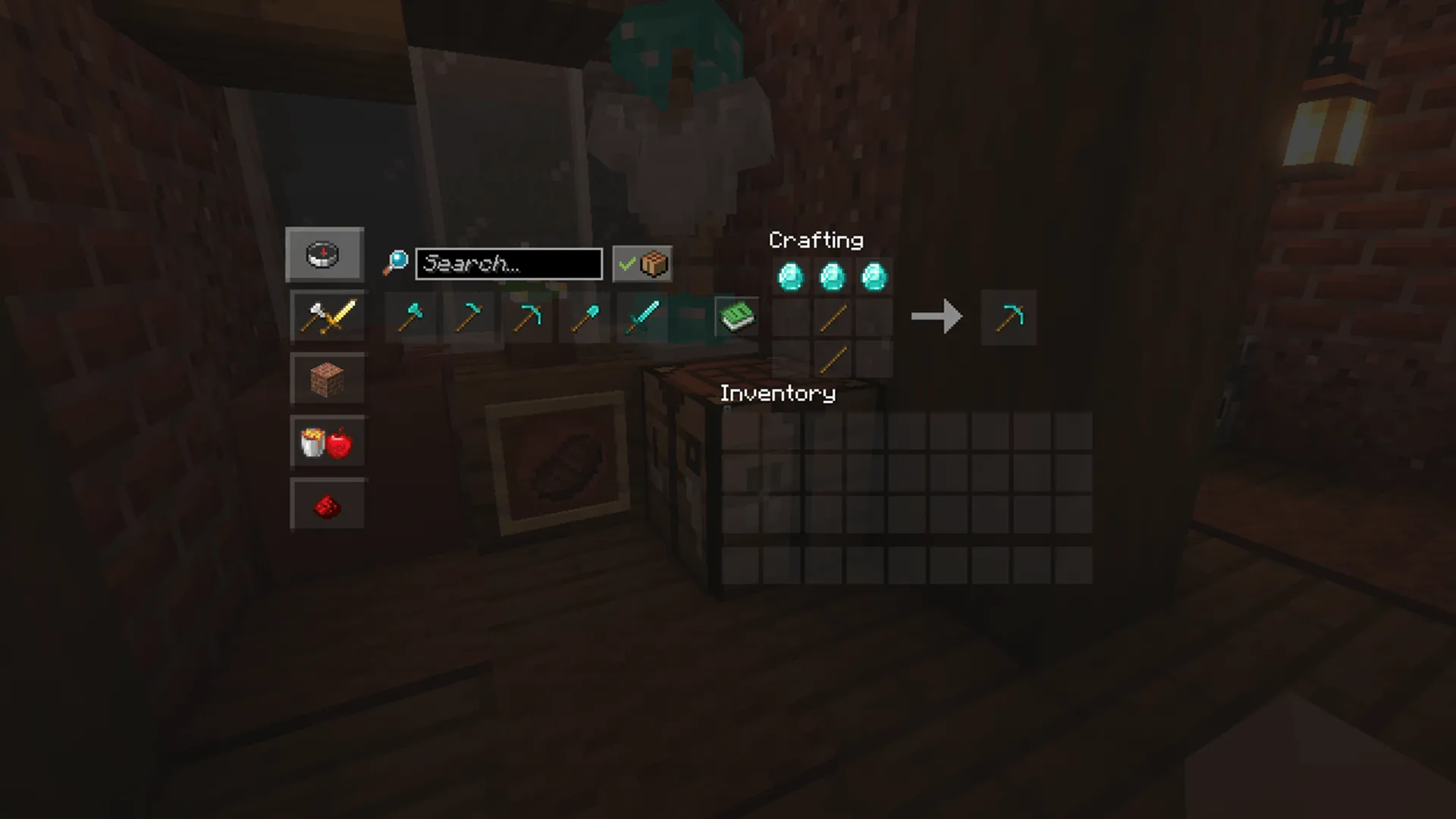Click the magnifying glass search icon
The width and height of the screenshot is (1456, 819).
tap(397, 262)
